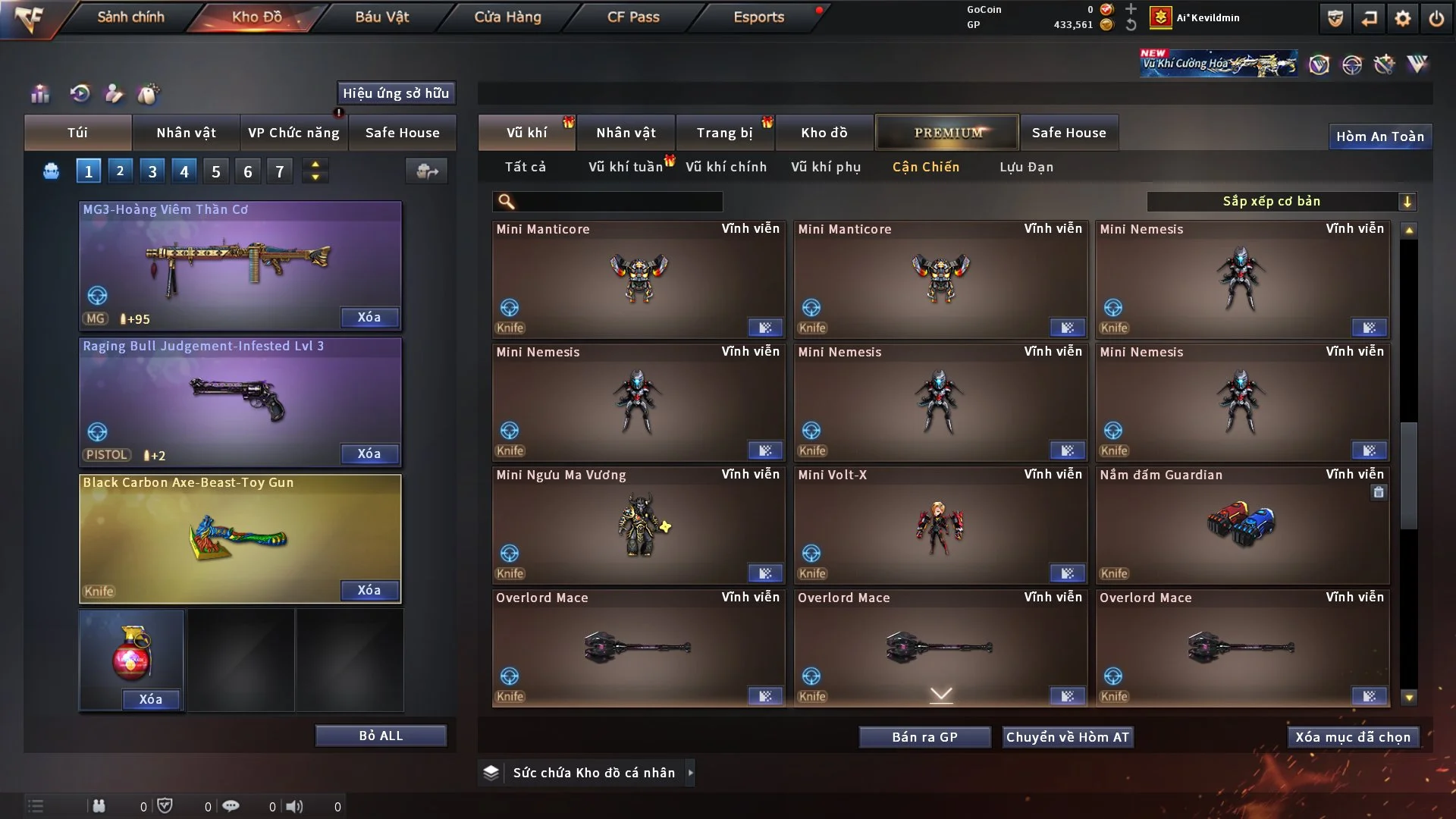Open the Esports menu
1456x819 pixels.
(x=758, y=17)
